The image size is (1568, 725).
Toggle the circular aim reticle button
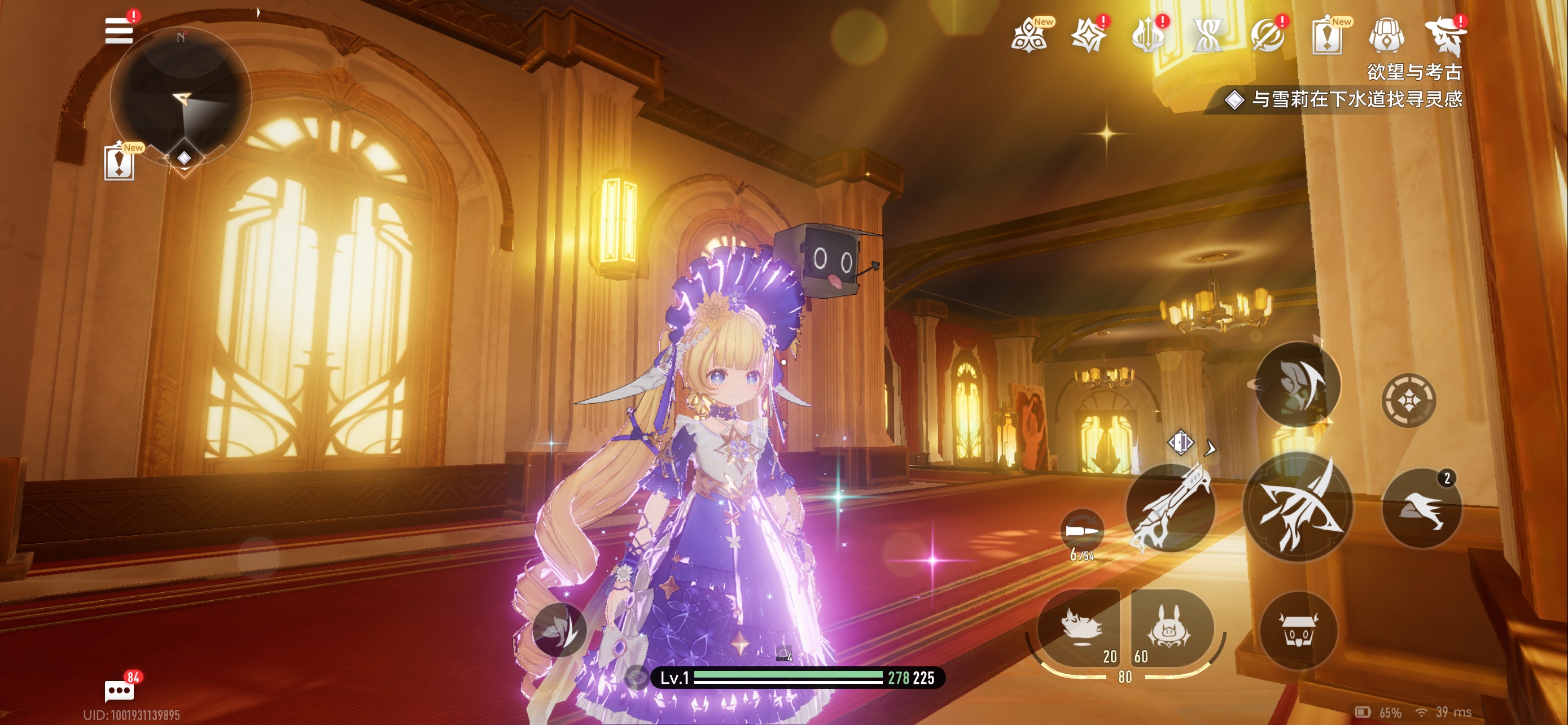[x=1408, y=400]
